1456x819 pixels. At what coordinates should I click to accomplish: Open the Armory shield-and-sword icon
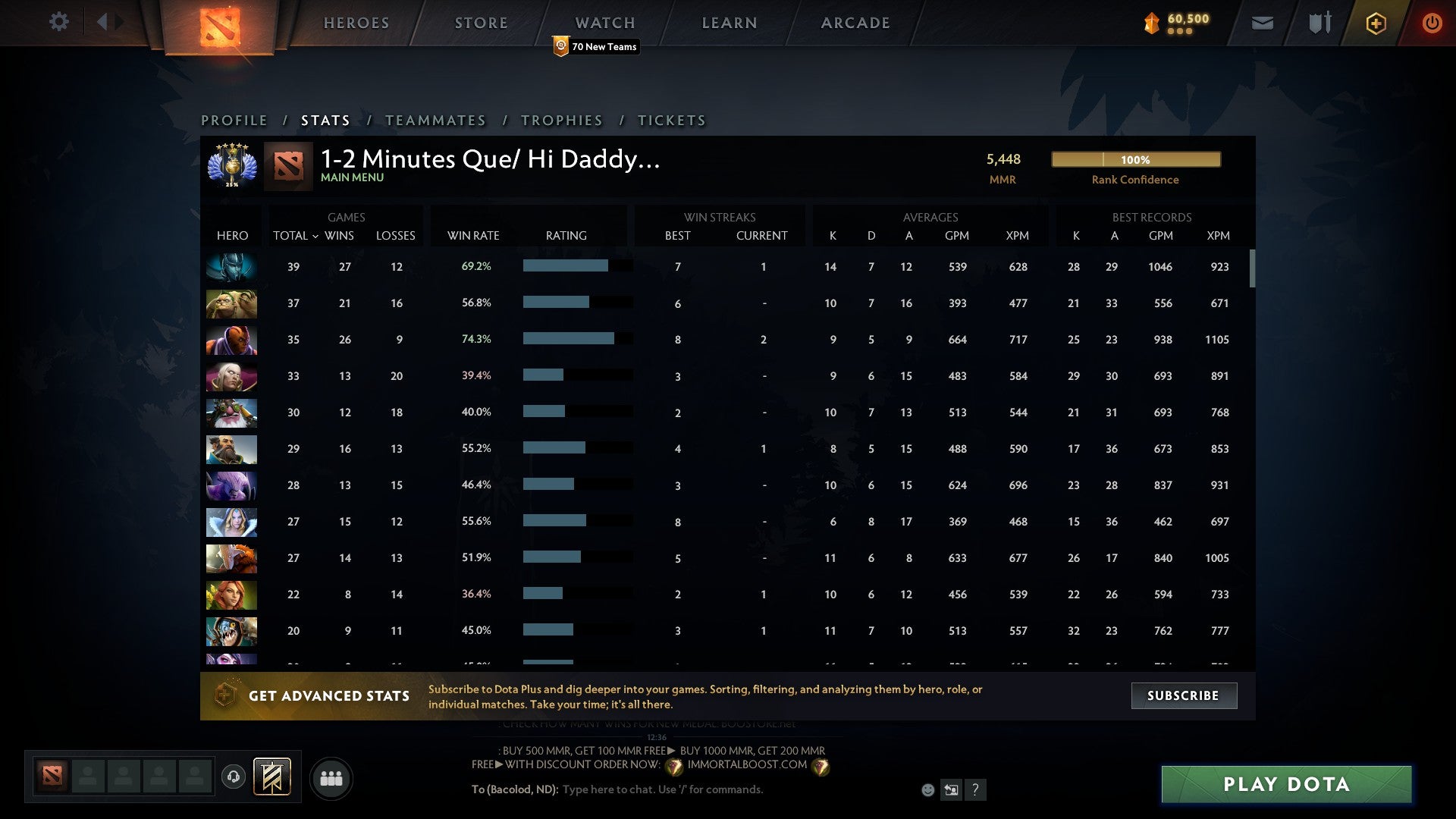point(1319,23)
